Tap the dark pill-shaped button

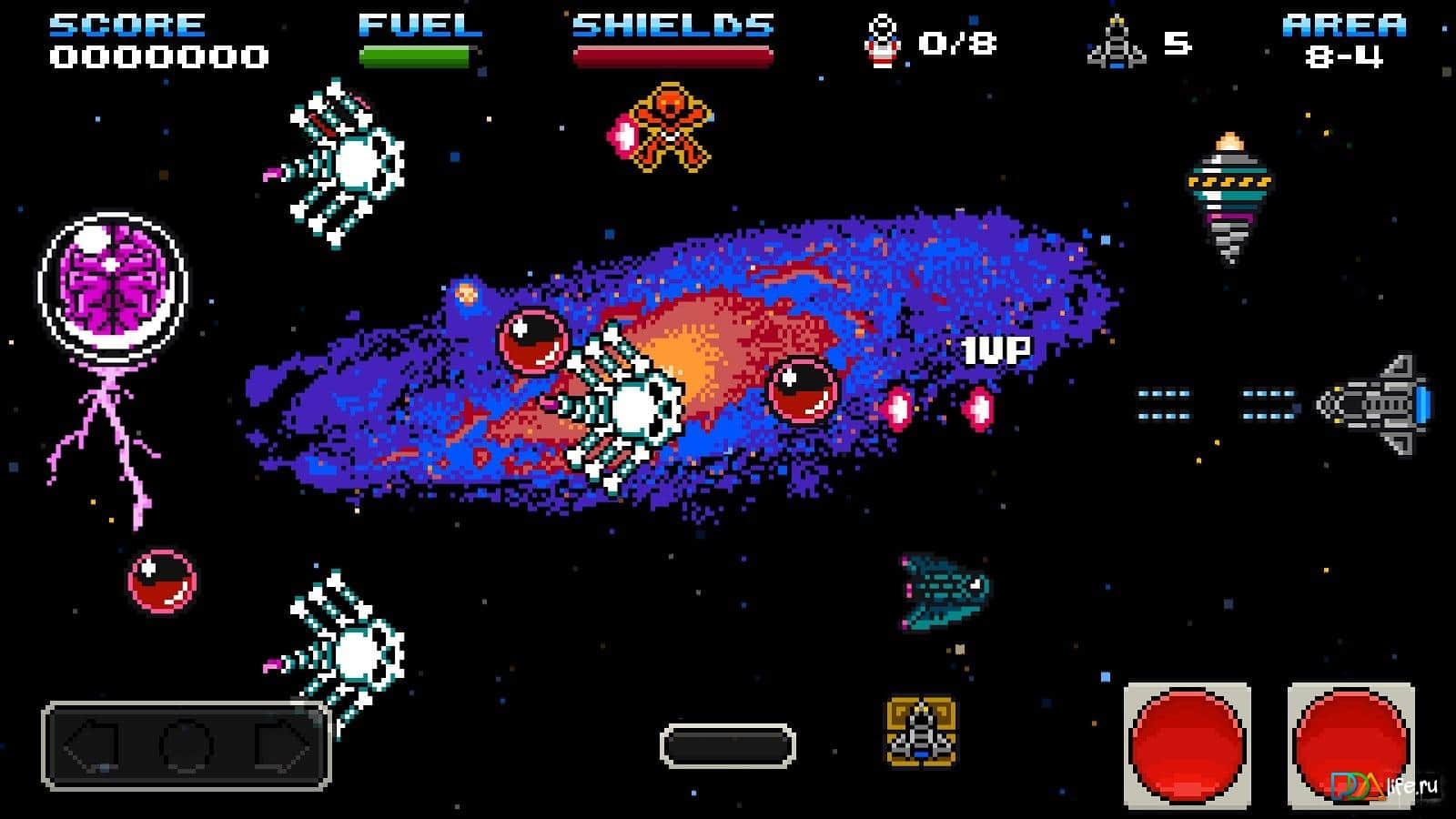[727, 746]
